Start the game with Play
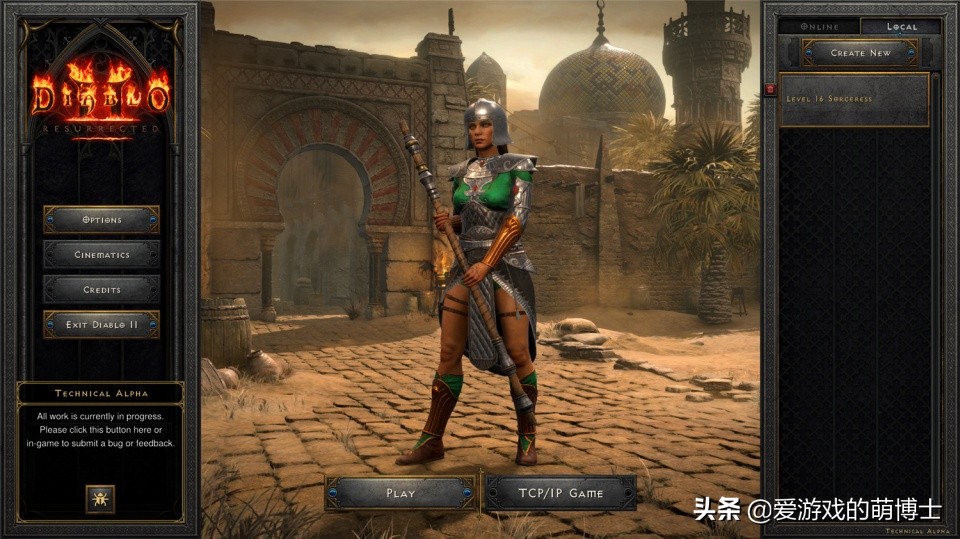 pyautogui.click(x=400, y=493)
